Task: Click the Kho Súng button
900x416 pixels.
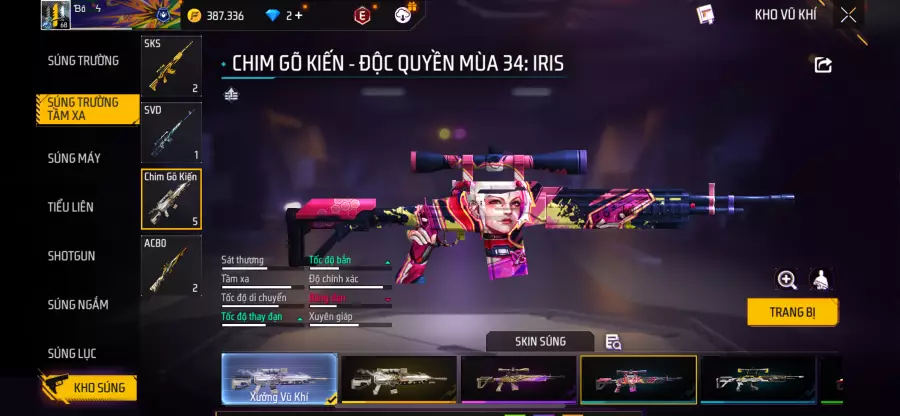Action: click(88, 387)
